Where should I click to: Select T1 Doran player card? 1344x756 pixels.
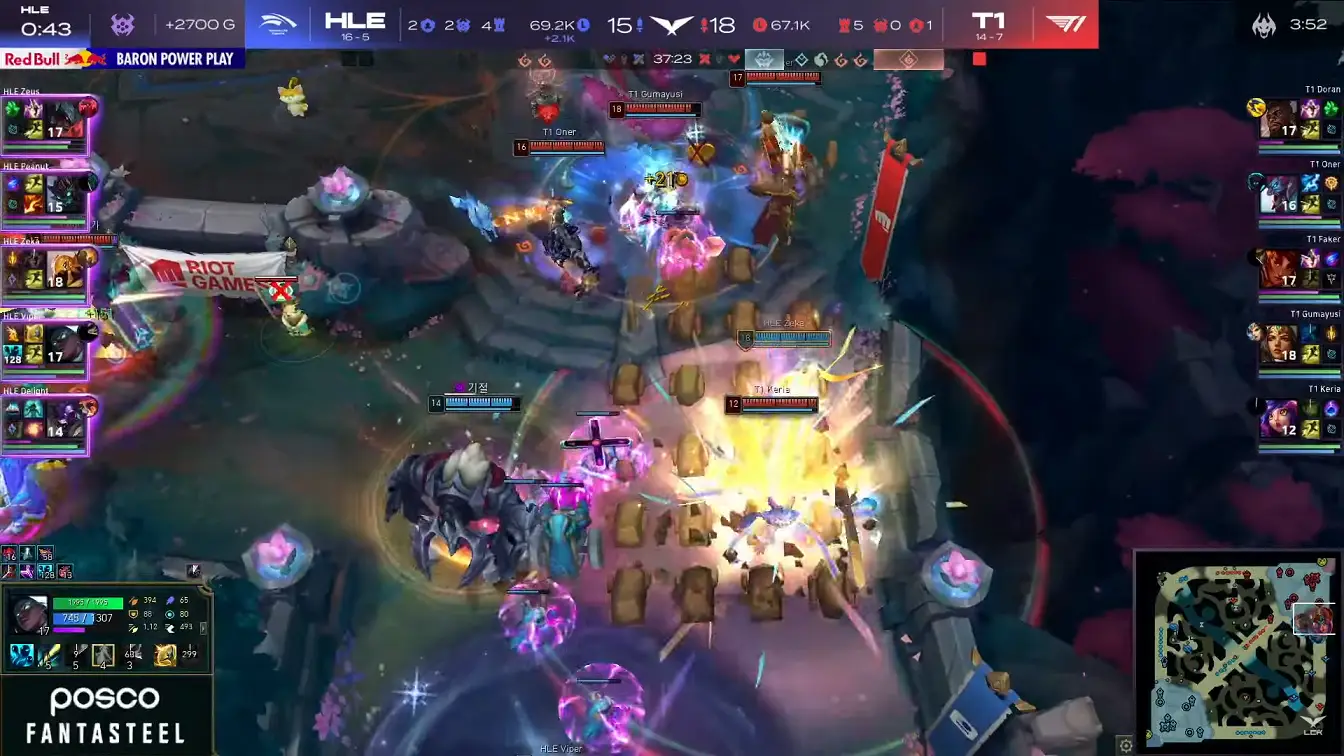tap(1297, 122)
